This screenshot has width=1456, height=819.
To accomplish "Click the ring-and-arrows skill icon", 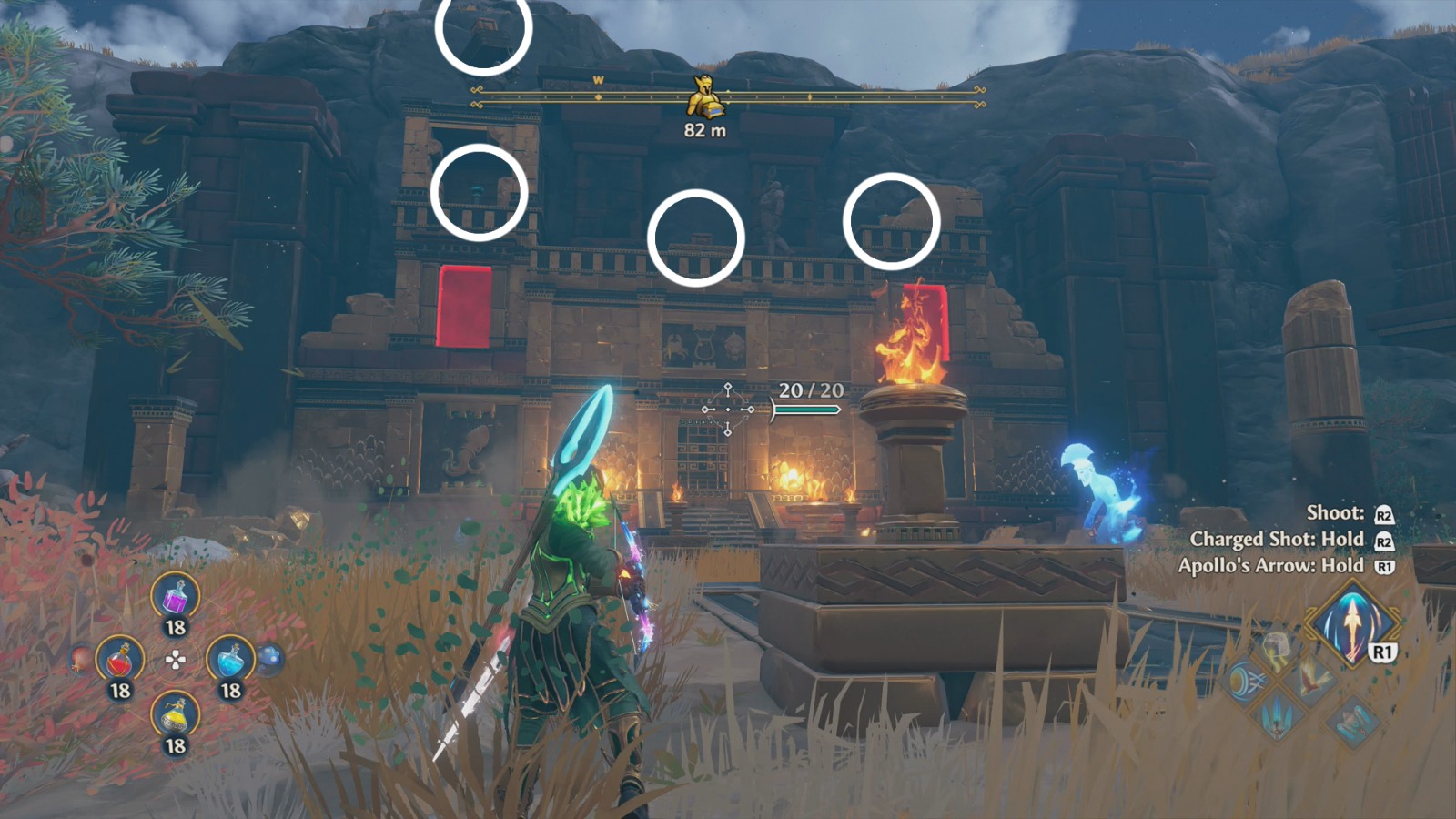I will (x=1247, y=681).
